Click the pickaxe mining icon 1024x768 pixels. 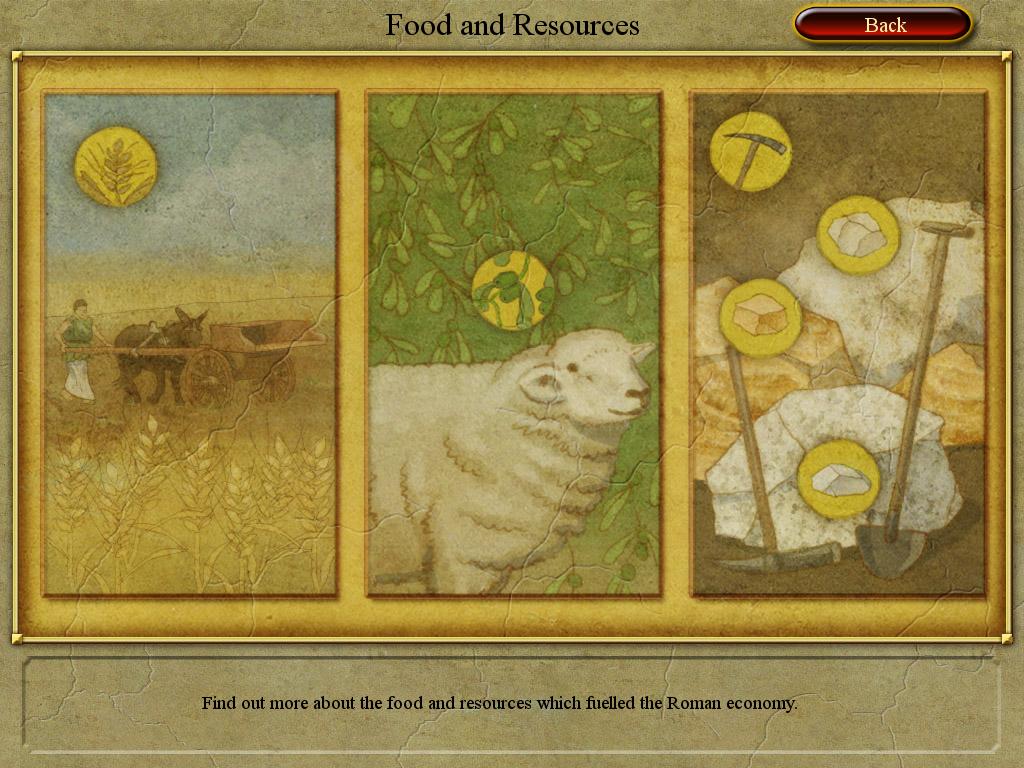coord(750,151)
